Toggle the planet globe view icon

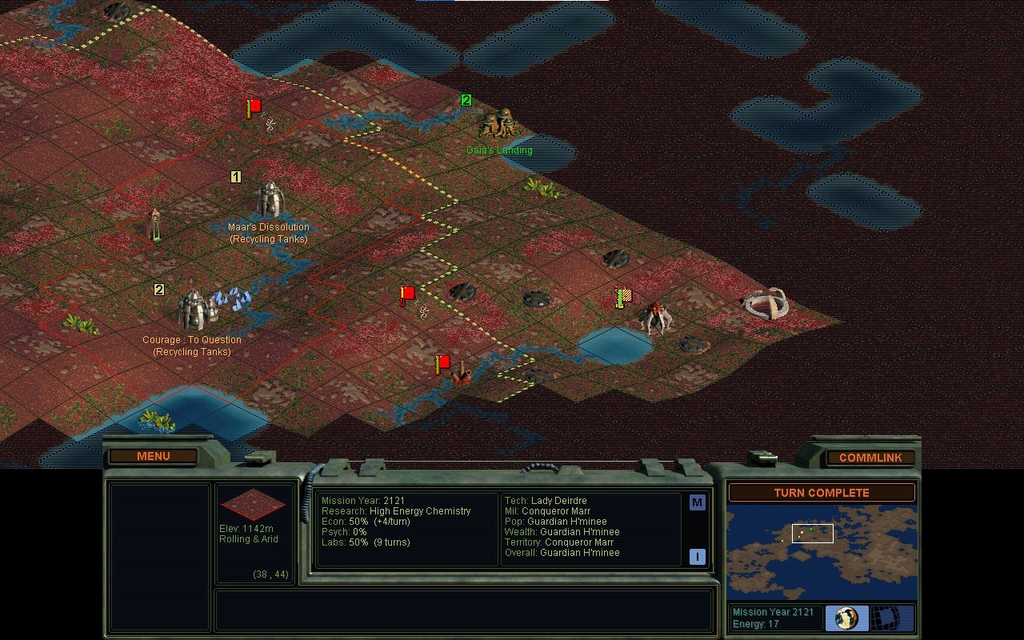click(x=847, y=618)
